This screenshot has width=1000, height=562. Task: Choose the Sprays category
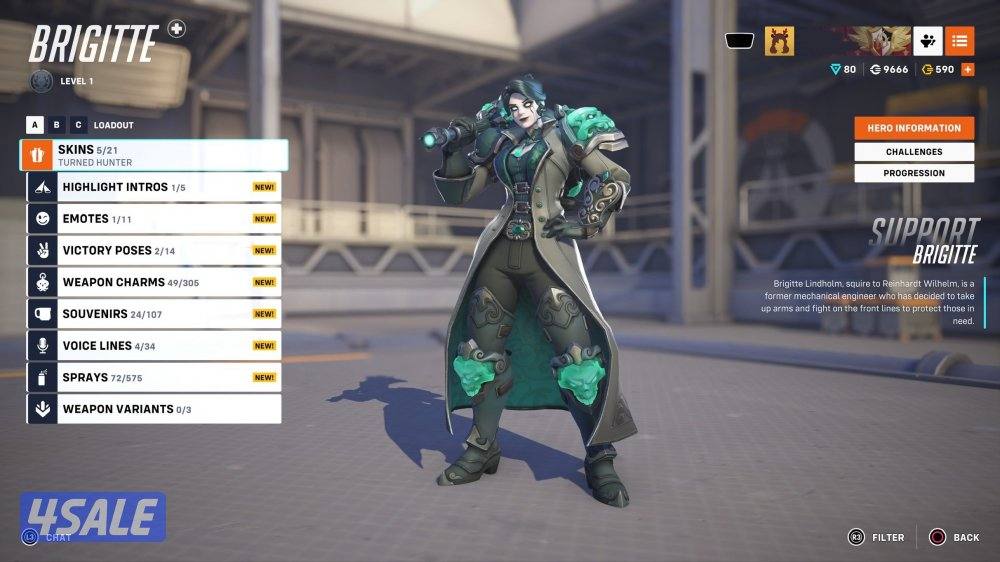pos(154,378)
